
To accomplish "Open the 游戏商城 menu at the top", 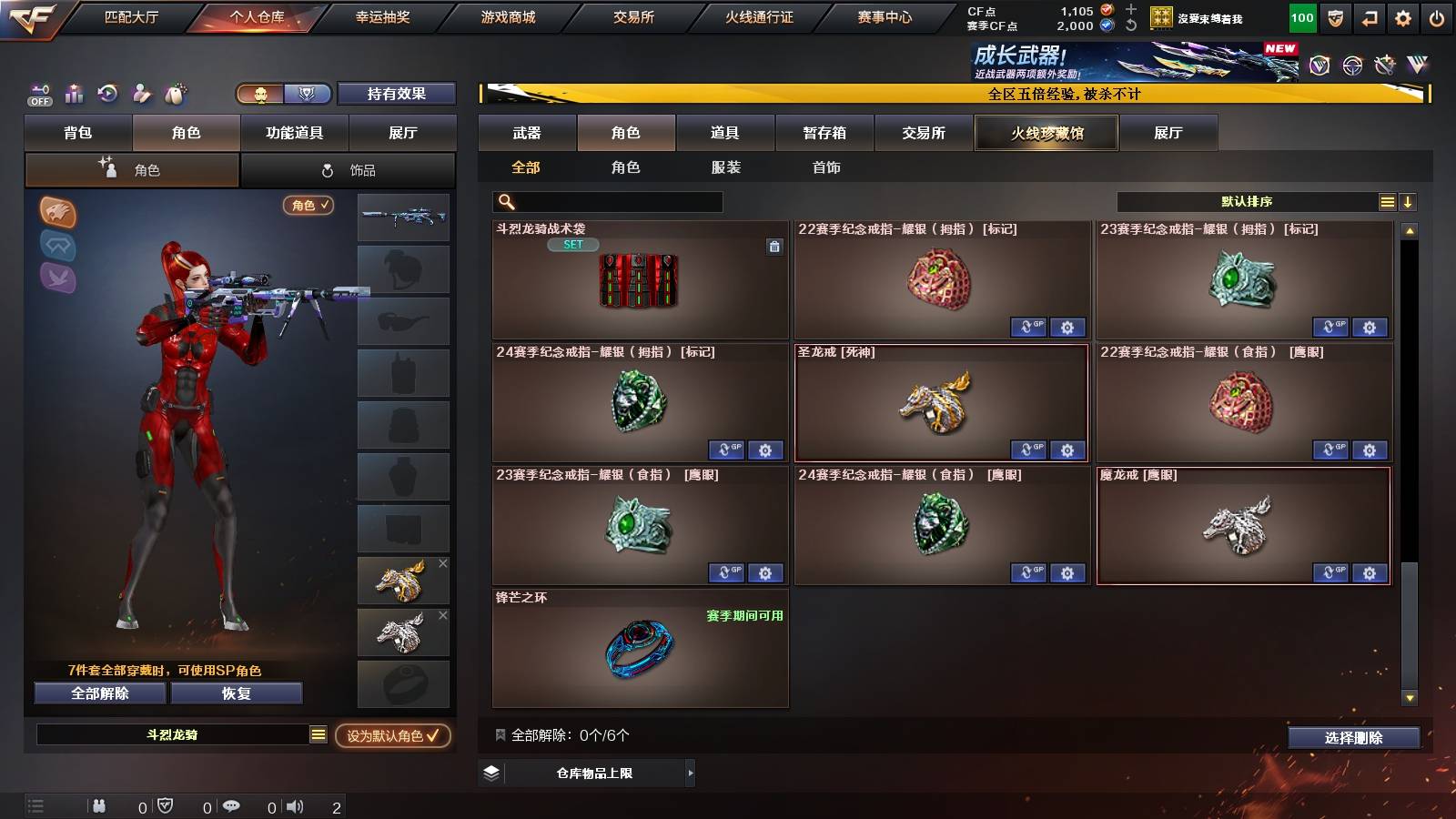I will [507, 15].
